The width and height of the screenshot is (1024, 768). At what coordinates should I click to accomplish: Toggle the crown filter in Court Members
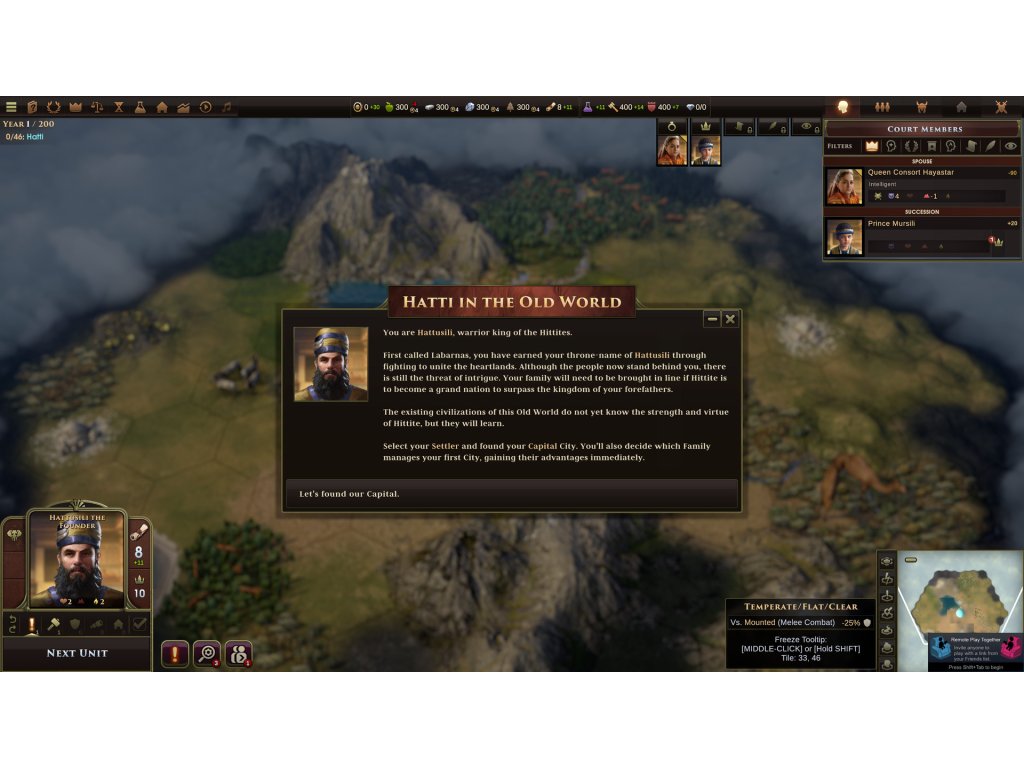pos(871,146)
